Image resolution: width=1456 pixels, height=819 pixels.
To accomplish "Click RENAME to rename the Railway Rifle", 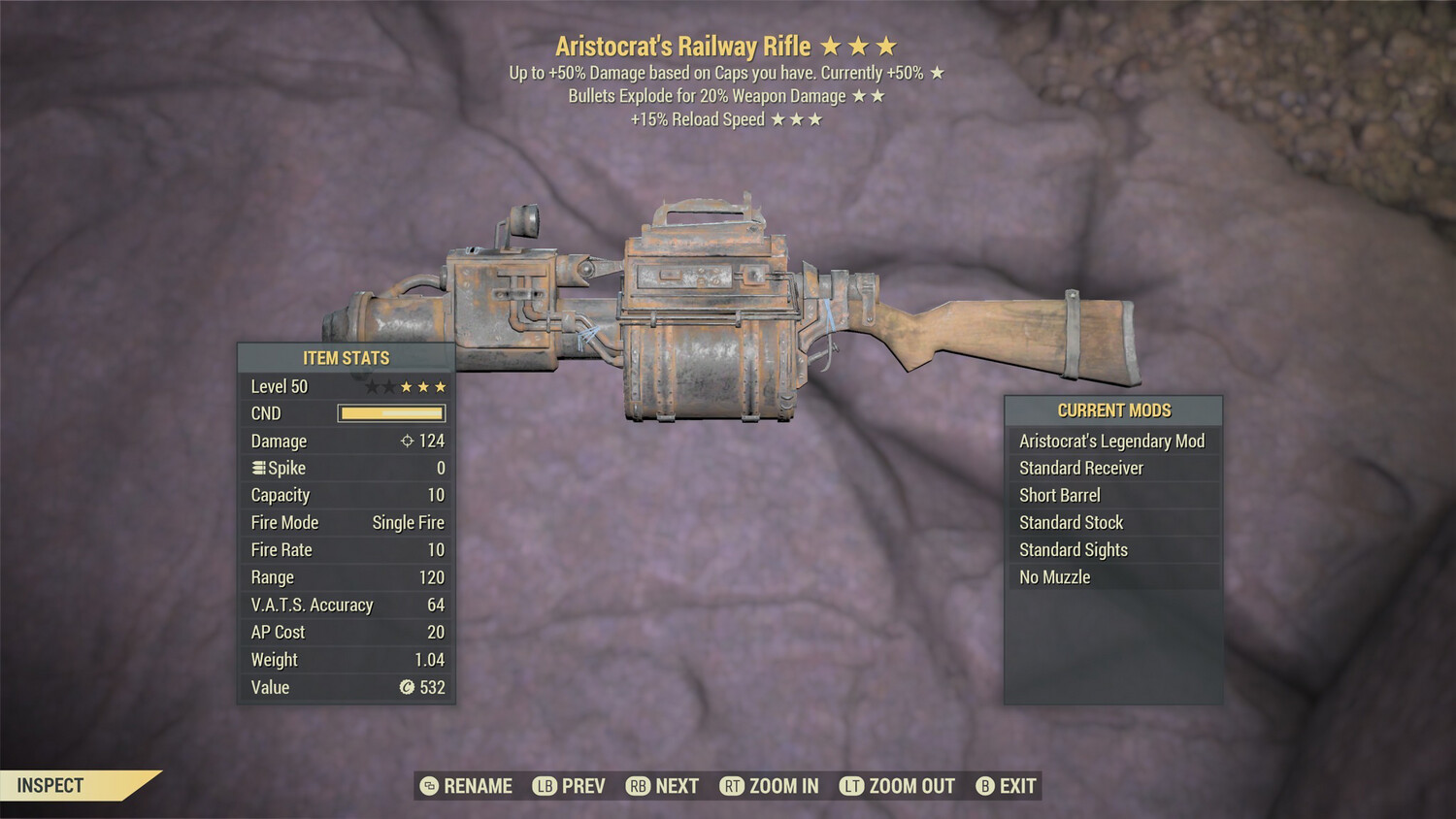I will click(478, 786).
